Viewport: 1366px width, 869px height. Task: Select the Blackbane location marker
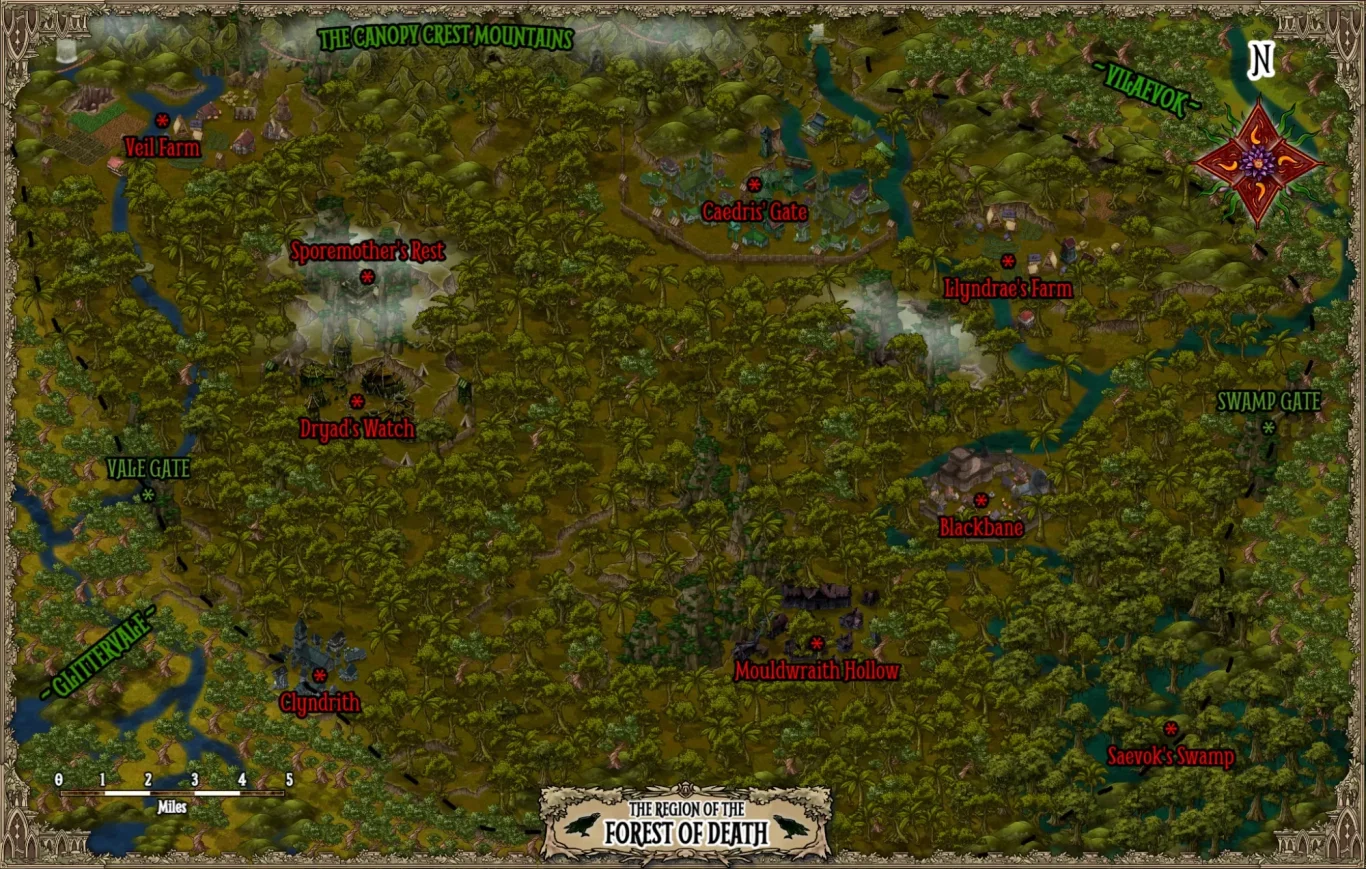981,500
